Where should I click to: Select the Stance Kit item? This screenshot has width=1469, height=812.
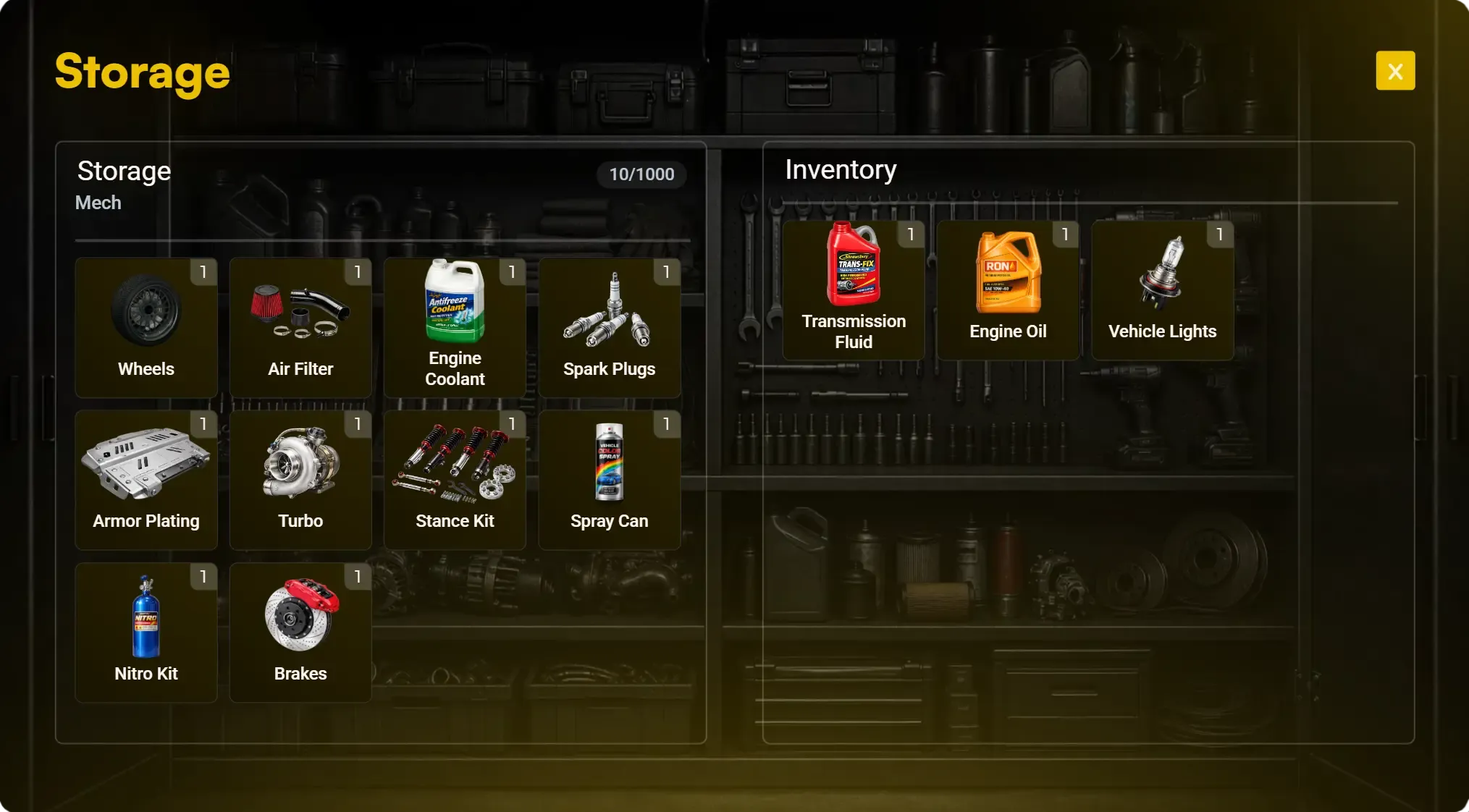click(455, 479)
